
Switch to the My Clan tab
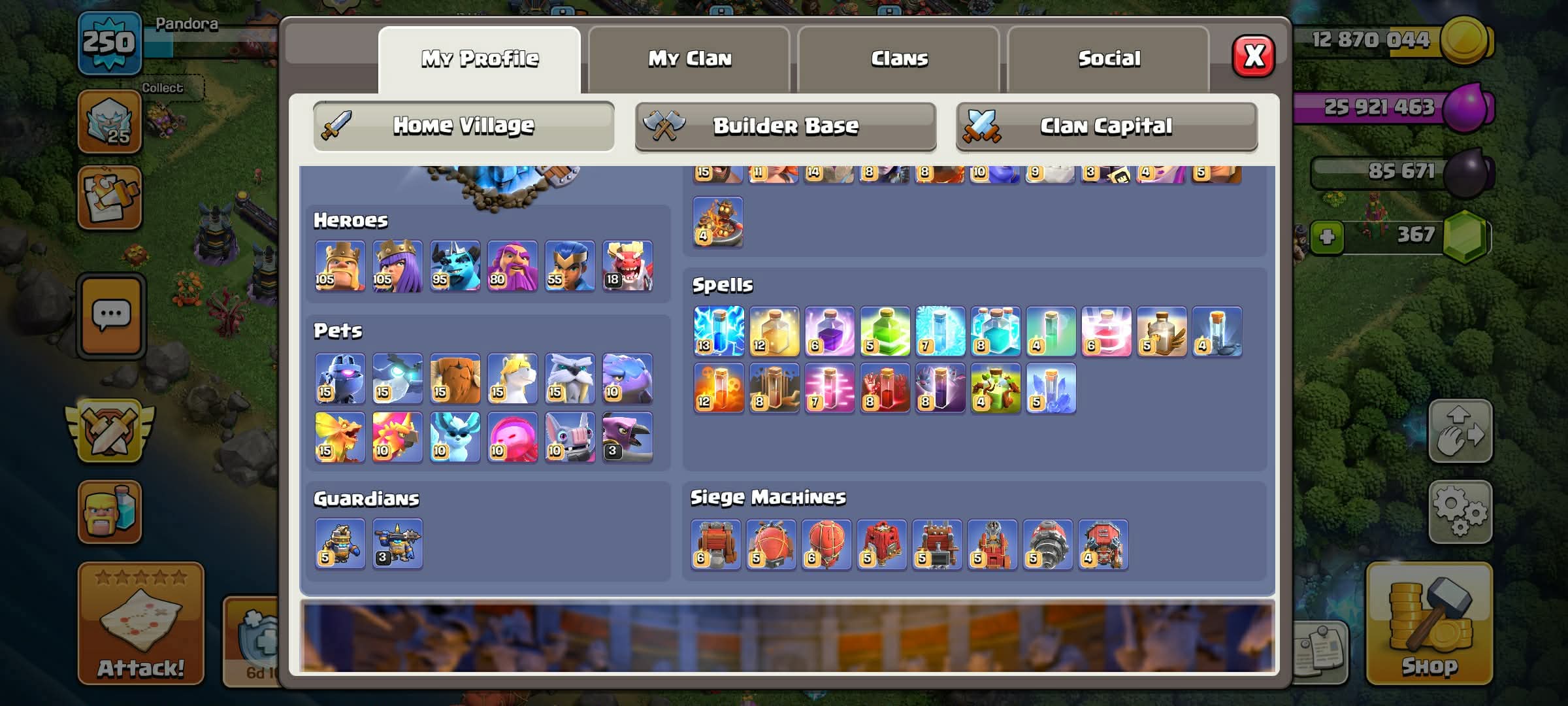(689, 59)
